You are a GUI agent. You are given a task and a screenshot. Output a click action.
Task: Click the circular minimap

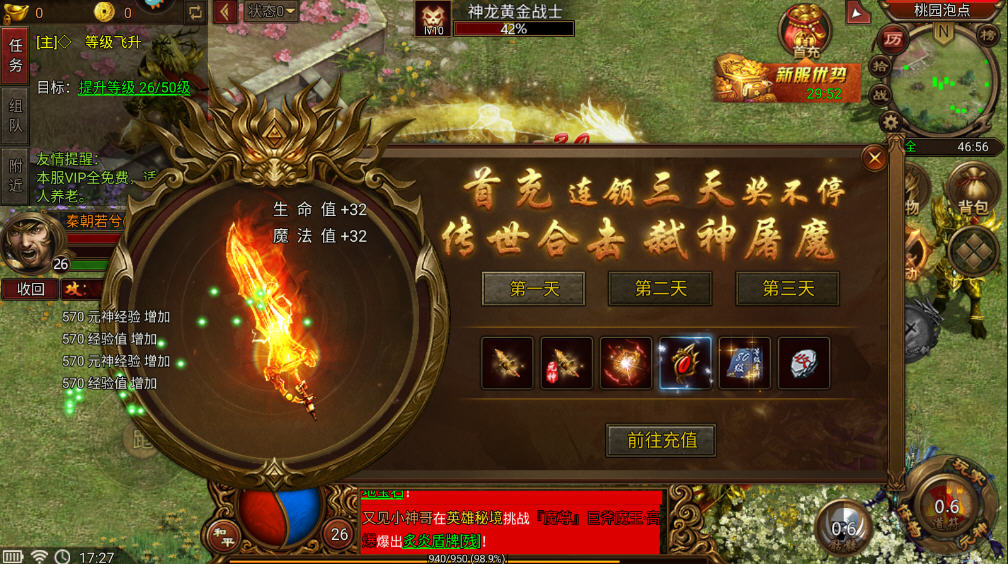click(945, 78)
